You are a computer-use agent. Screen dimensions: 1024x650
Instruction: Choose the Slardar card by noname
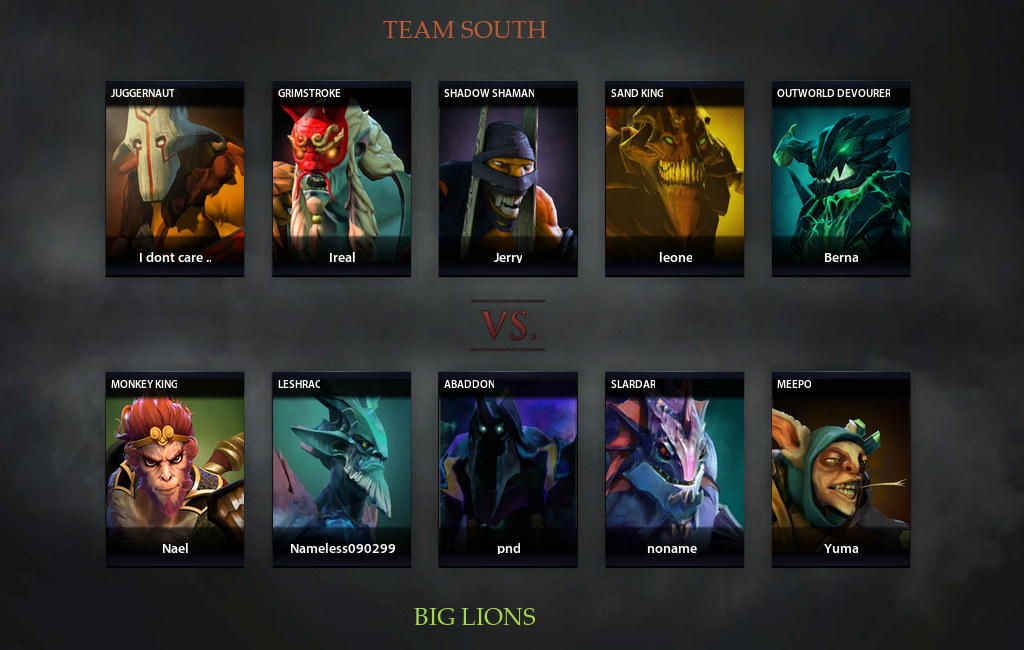[674, 469]
